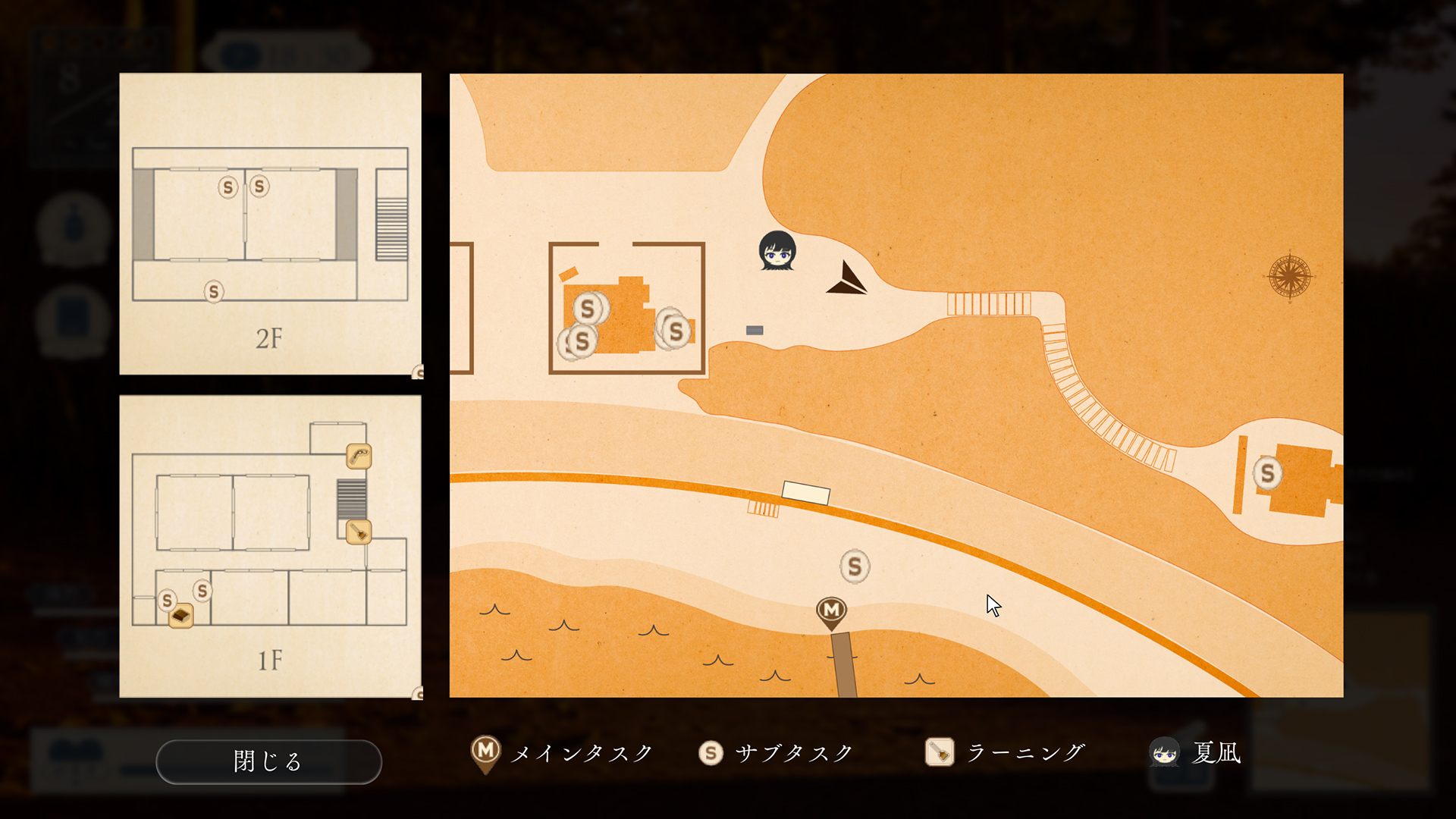1456x819 pixels.
Task: Click the ラーニング legend entry
Action: 1006,753
